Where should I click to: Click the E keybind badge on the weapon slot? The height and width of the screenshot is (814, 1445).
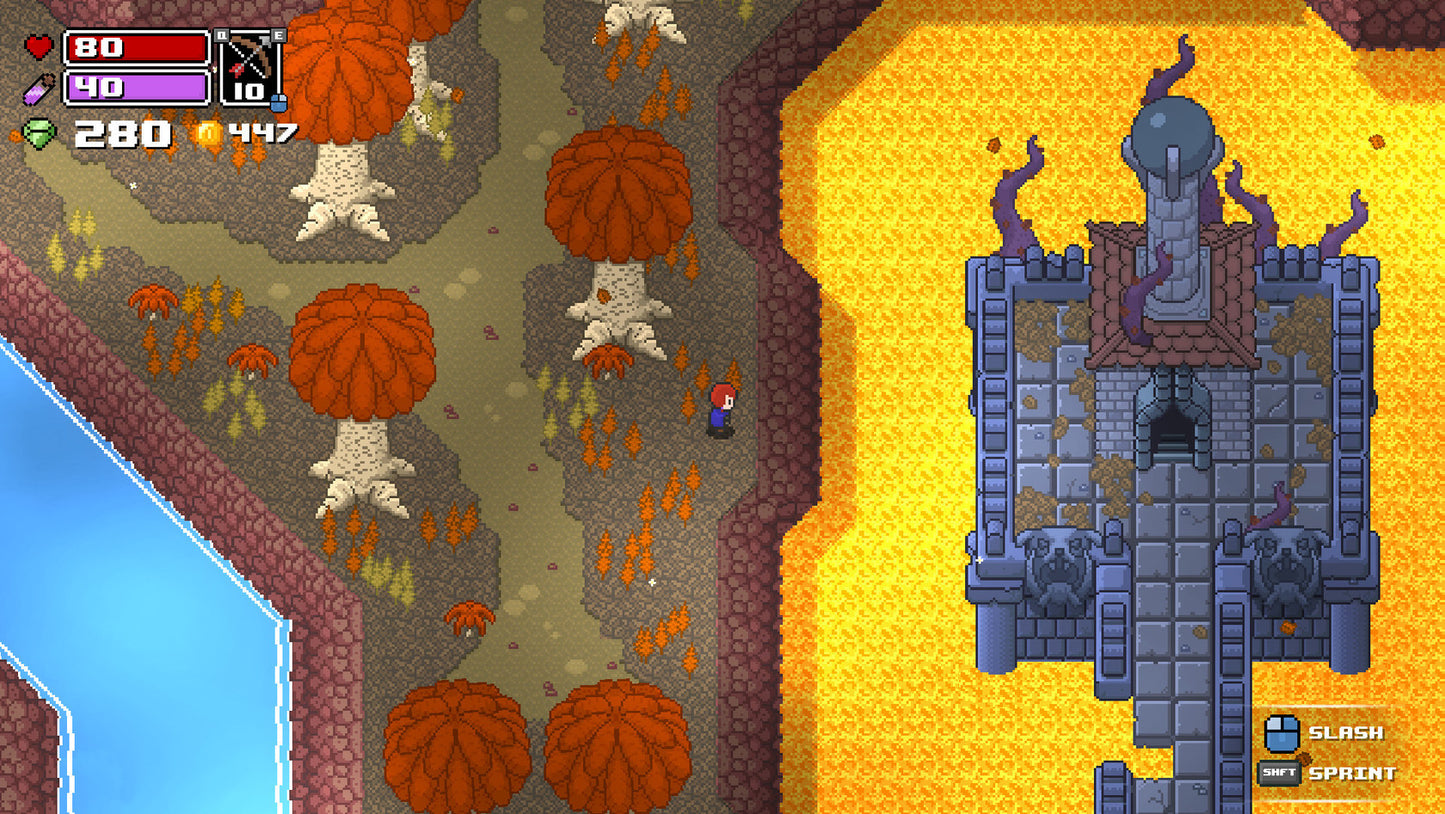pyautogui.click(x=280, y=34)
